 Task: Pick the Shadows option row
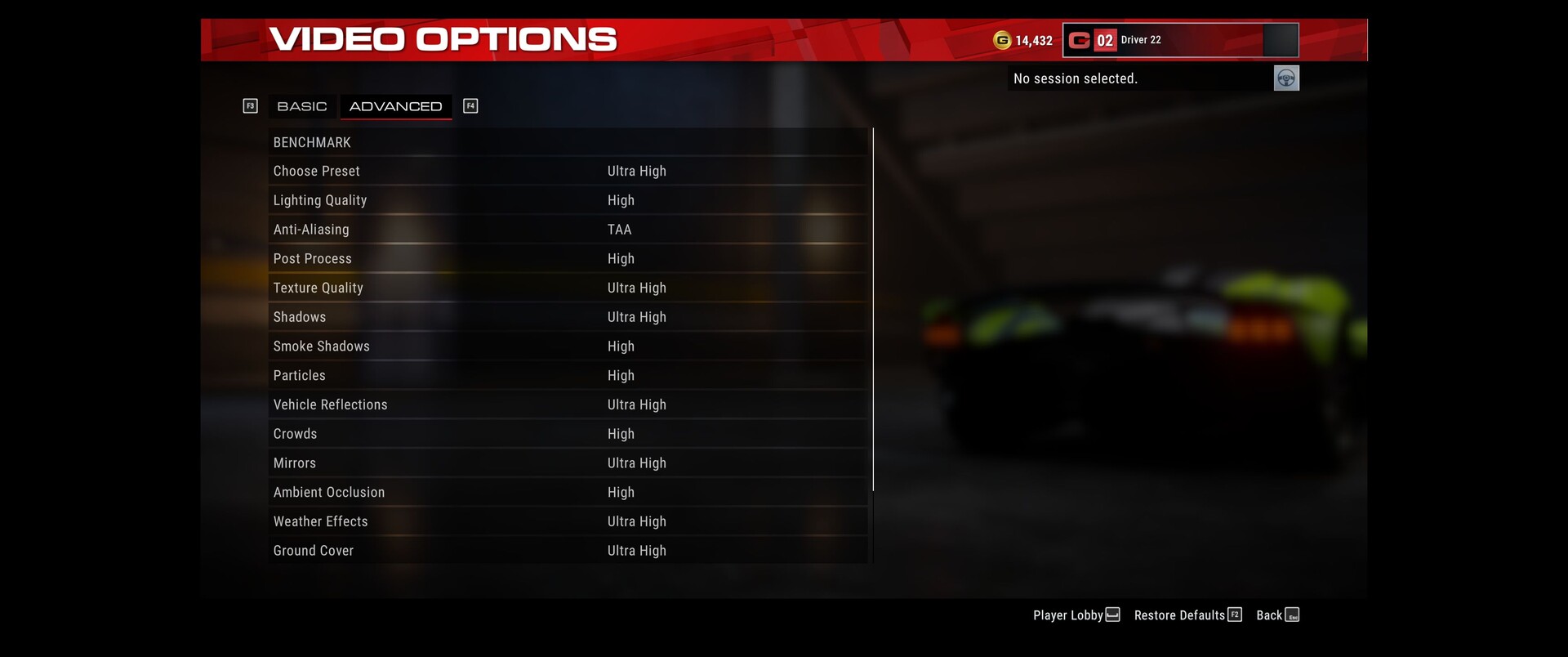click(567, 317)
